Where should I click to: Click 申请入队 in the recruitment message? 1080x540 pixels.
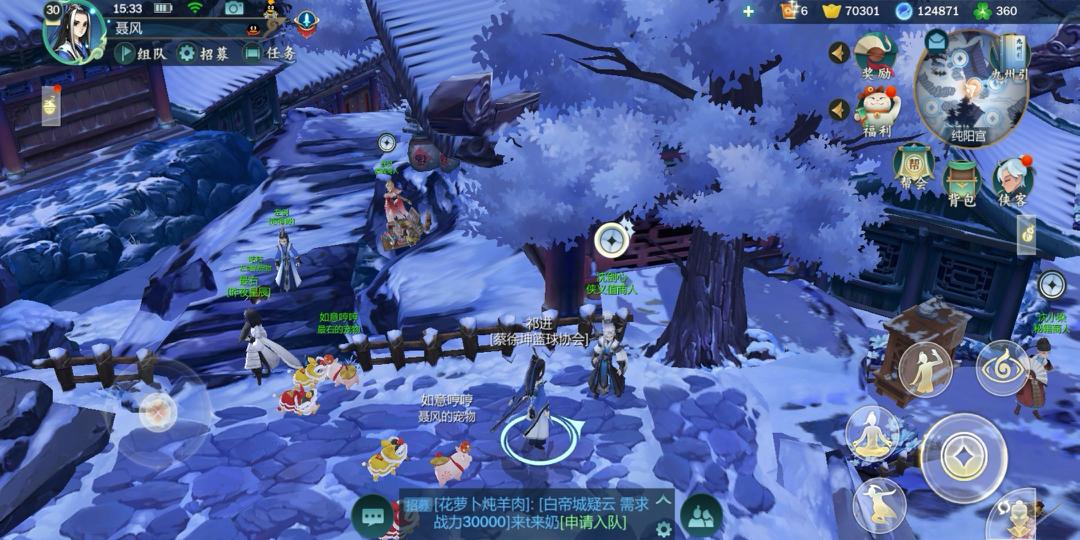(x=593, y=522)
